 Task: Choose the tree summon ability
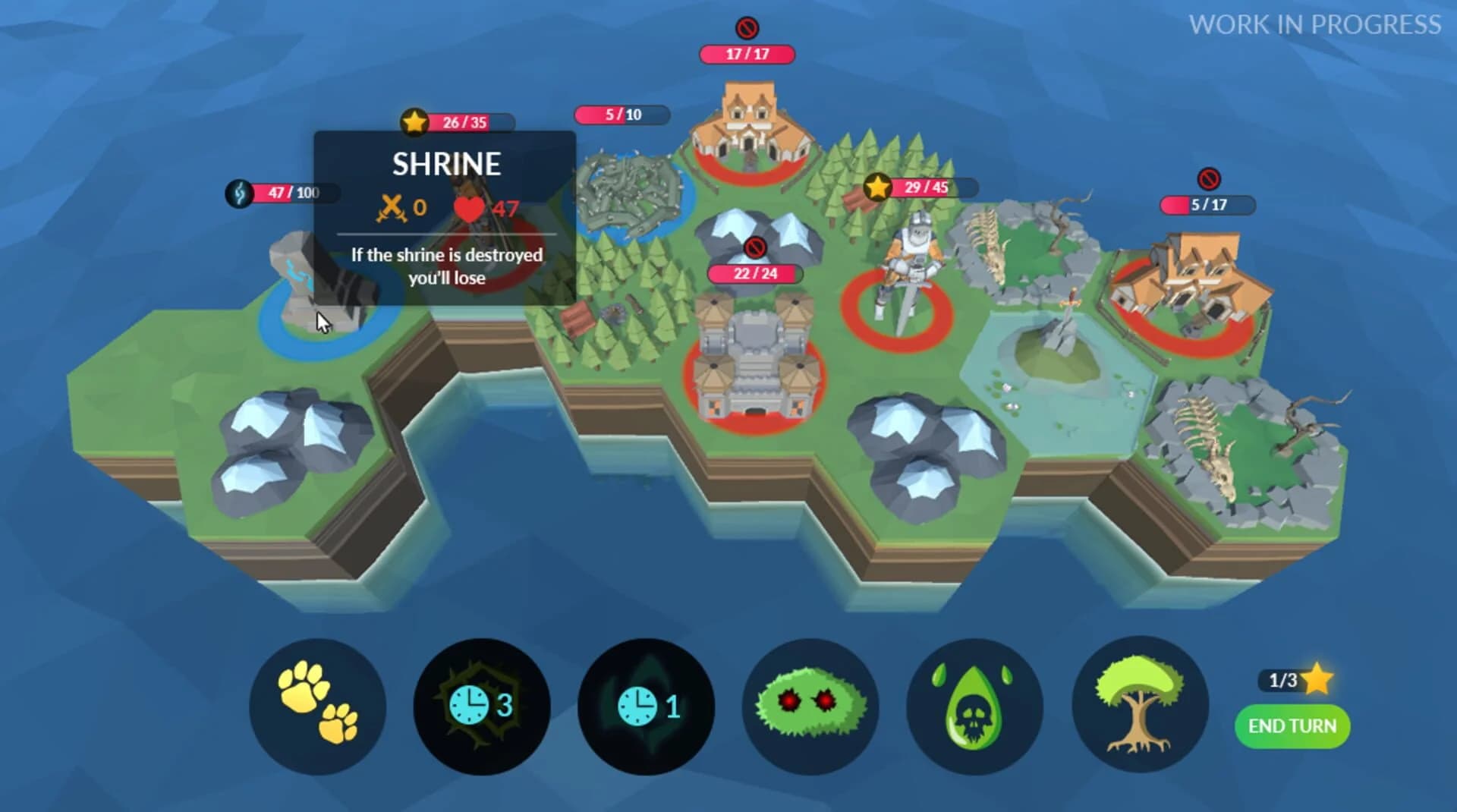click(1138, 707)
